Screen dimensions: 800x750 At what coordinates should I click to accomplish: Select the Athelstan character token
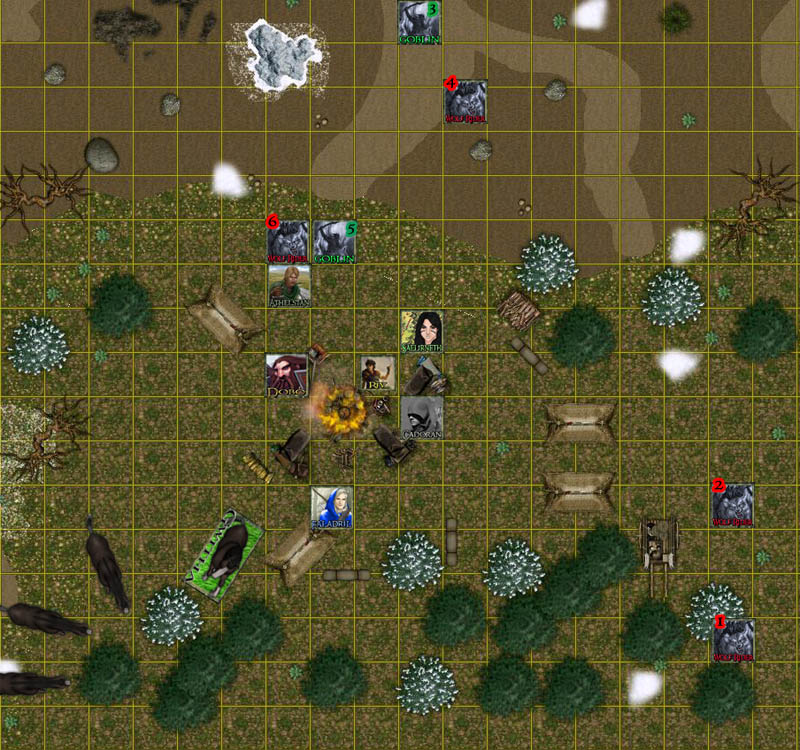click(x=289, y=286)
